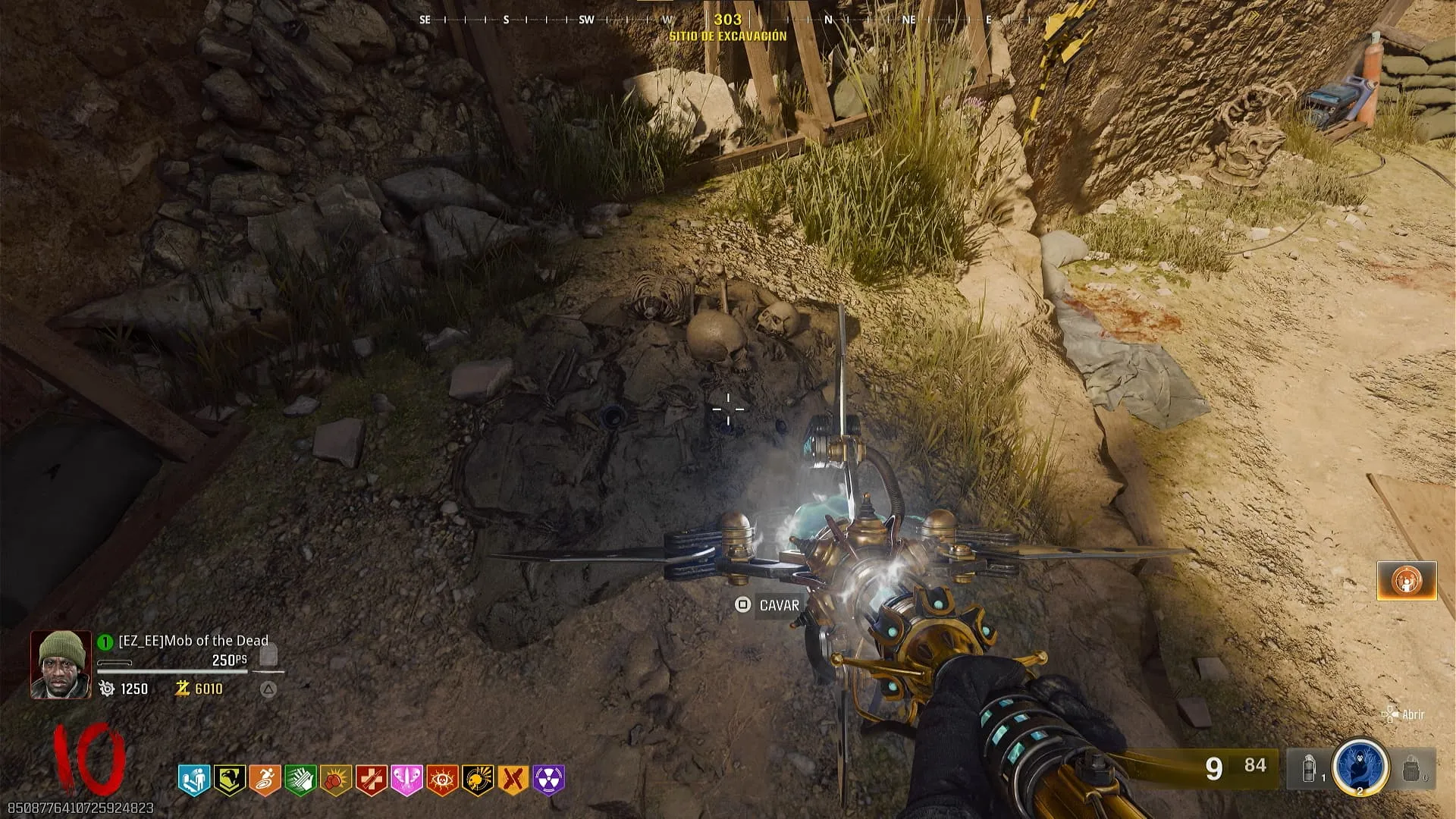The width and height of the screenshot is (1456, 819).
Task: Click the red cross-and-bullet perk icon
Action: (x=371, y=780)
